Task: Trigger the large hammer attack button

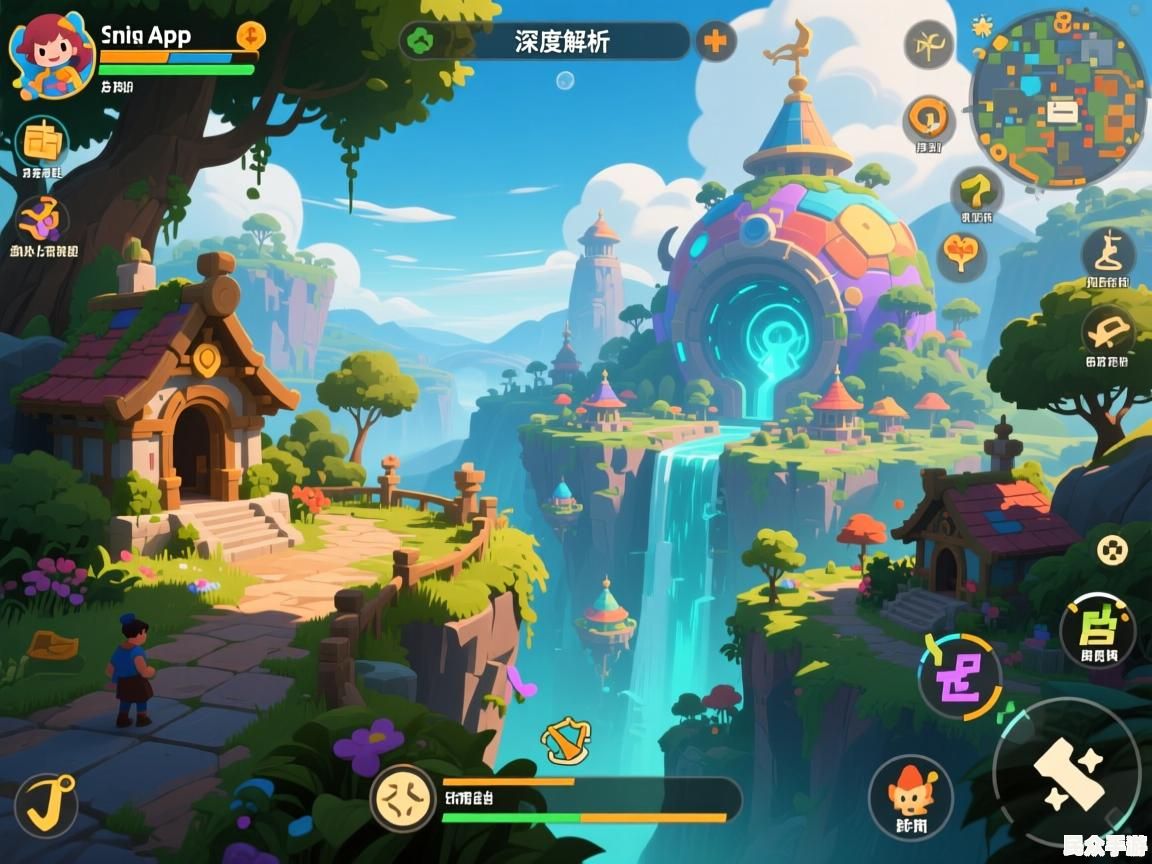Action: pos(1067,772)
